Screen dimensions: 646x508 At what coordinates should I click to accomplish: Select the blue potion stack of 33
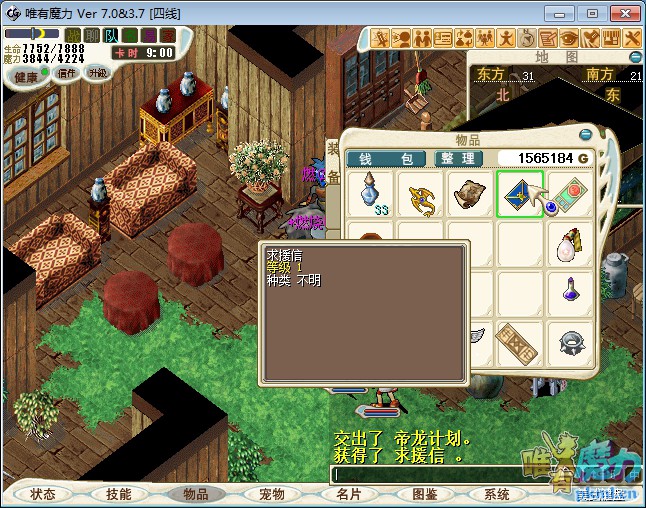click(372, 194)
